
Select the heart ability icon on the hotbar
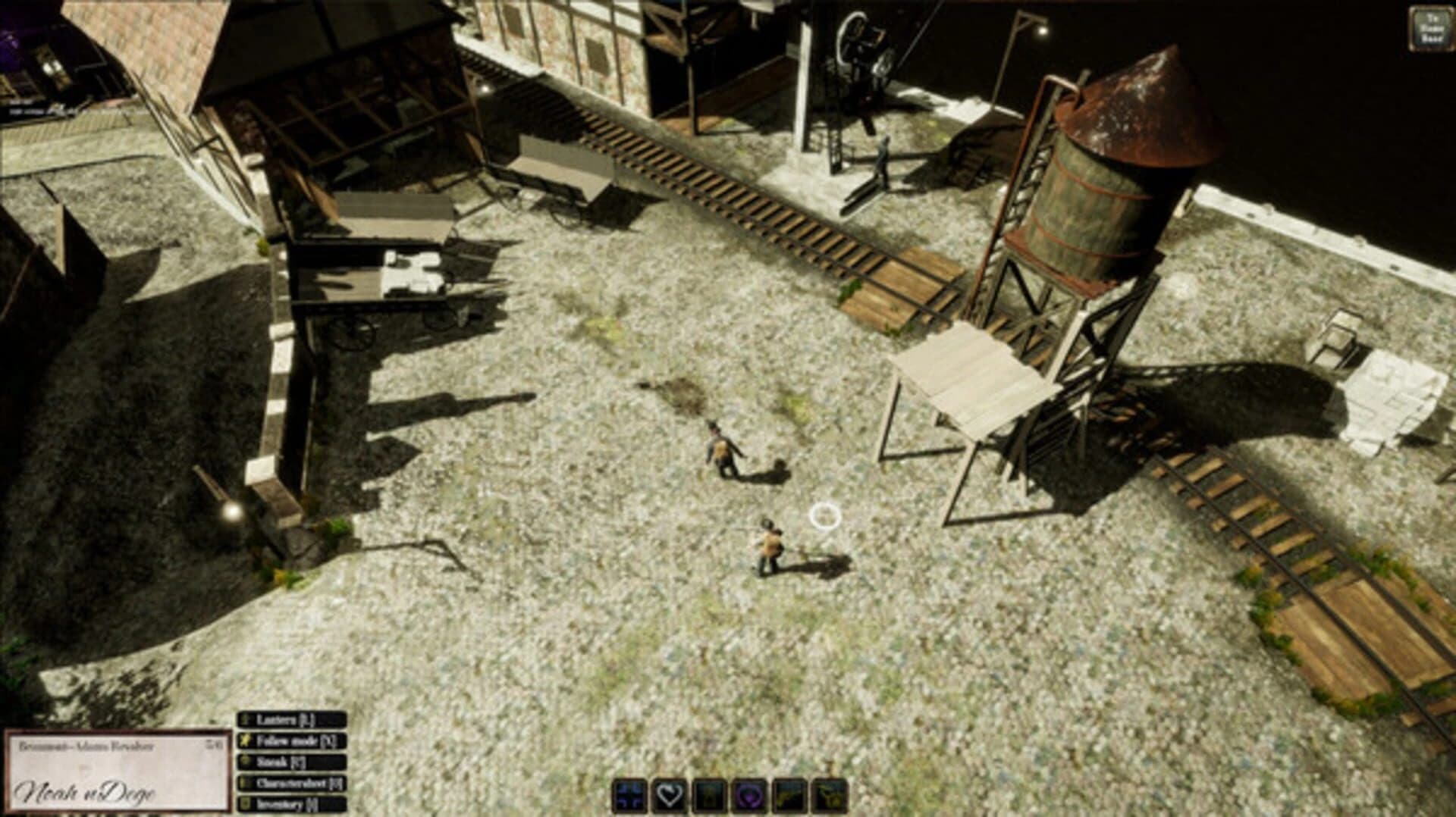670,796
